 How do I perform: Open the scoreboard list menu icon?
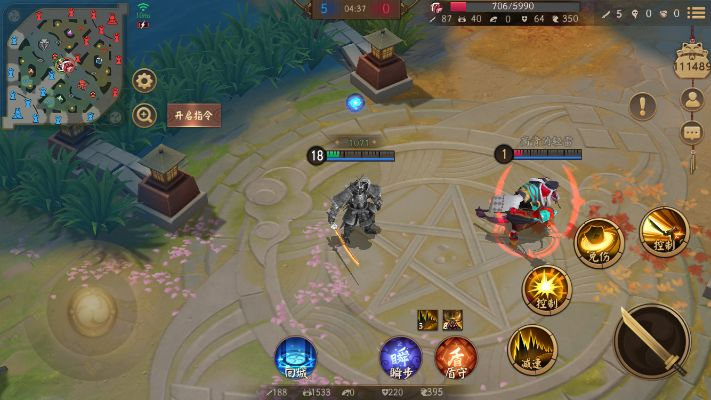(x=694, y=13)
